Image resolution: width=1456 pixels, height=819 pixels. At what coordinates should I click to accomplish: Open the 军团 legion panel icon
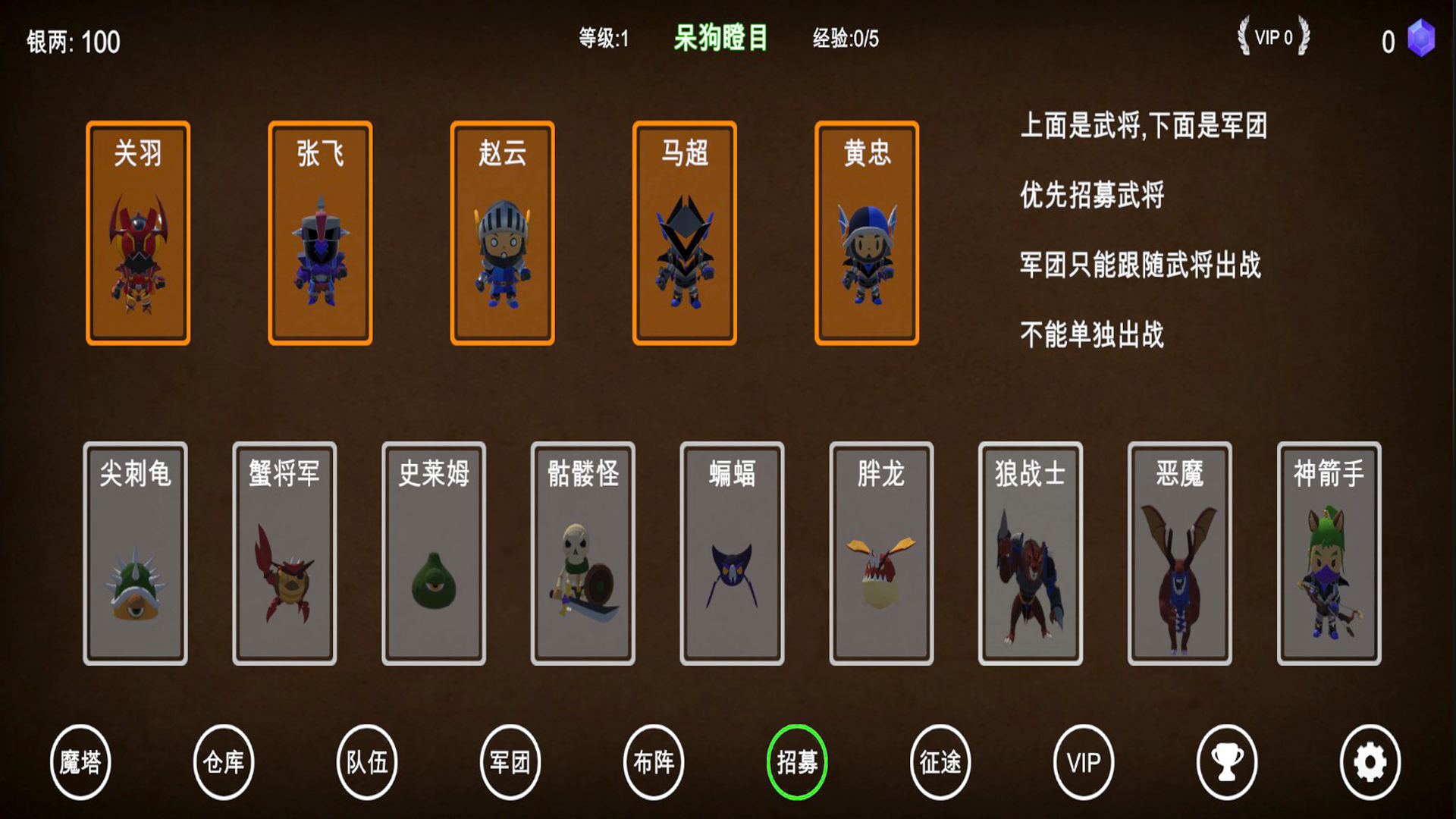coord(510,763)
